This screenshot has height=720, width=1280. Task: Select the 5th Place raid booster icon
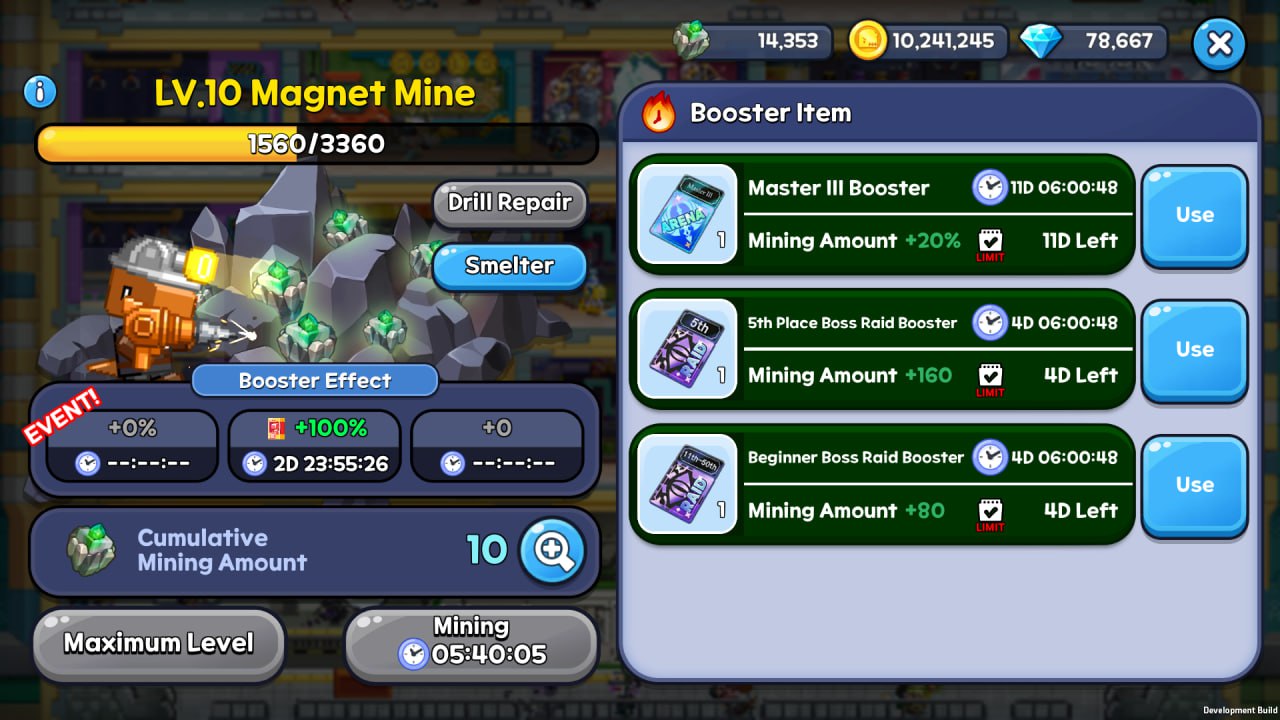[687, 349]
